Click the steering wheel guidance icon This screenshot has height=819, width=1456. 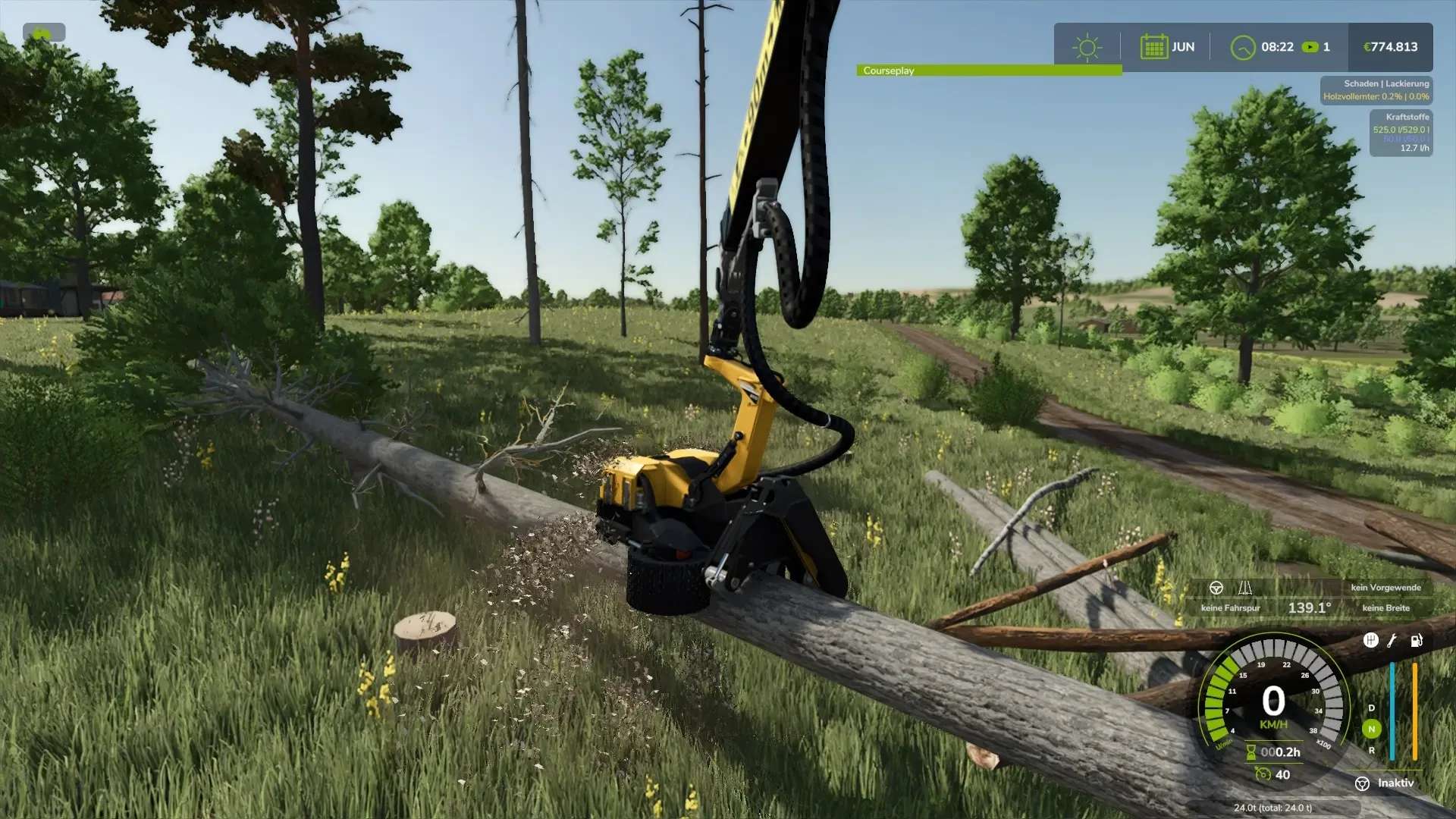pos(1216,588)
